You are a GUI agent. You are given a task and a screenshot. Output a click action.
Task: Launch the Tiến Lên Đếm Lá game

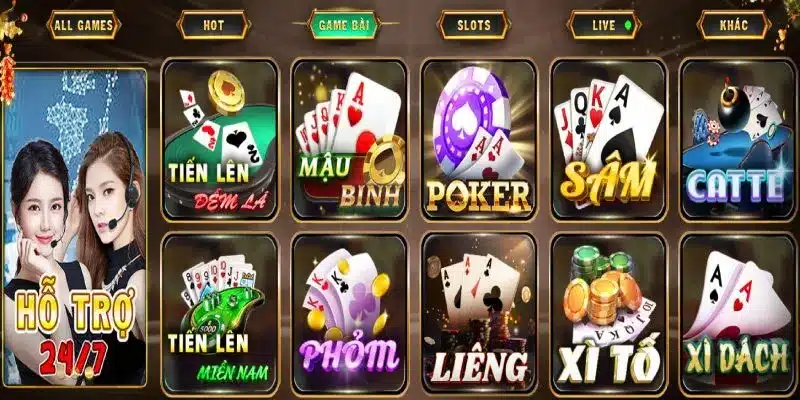click(219, 138)
